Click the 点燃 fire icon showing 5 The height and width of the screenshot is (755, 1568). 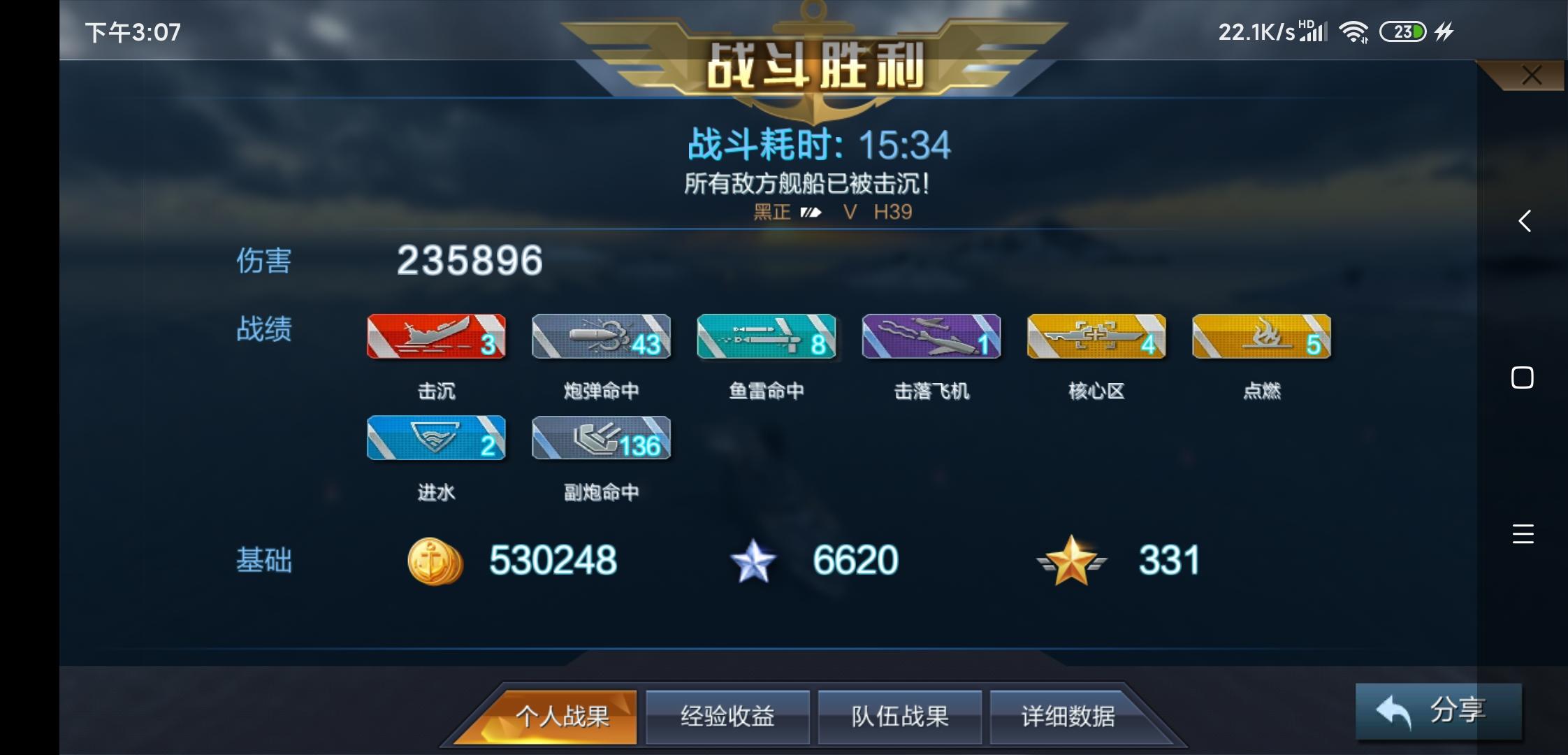click(1261, 336)
